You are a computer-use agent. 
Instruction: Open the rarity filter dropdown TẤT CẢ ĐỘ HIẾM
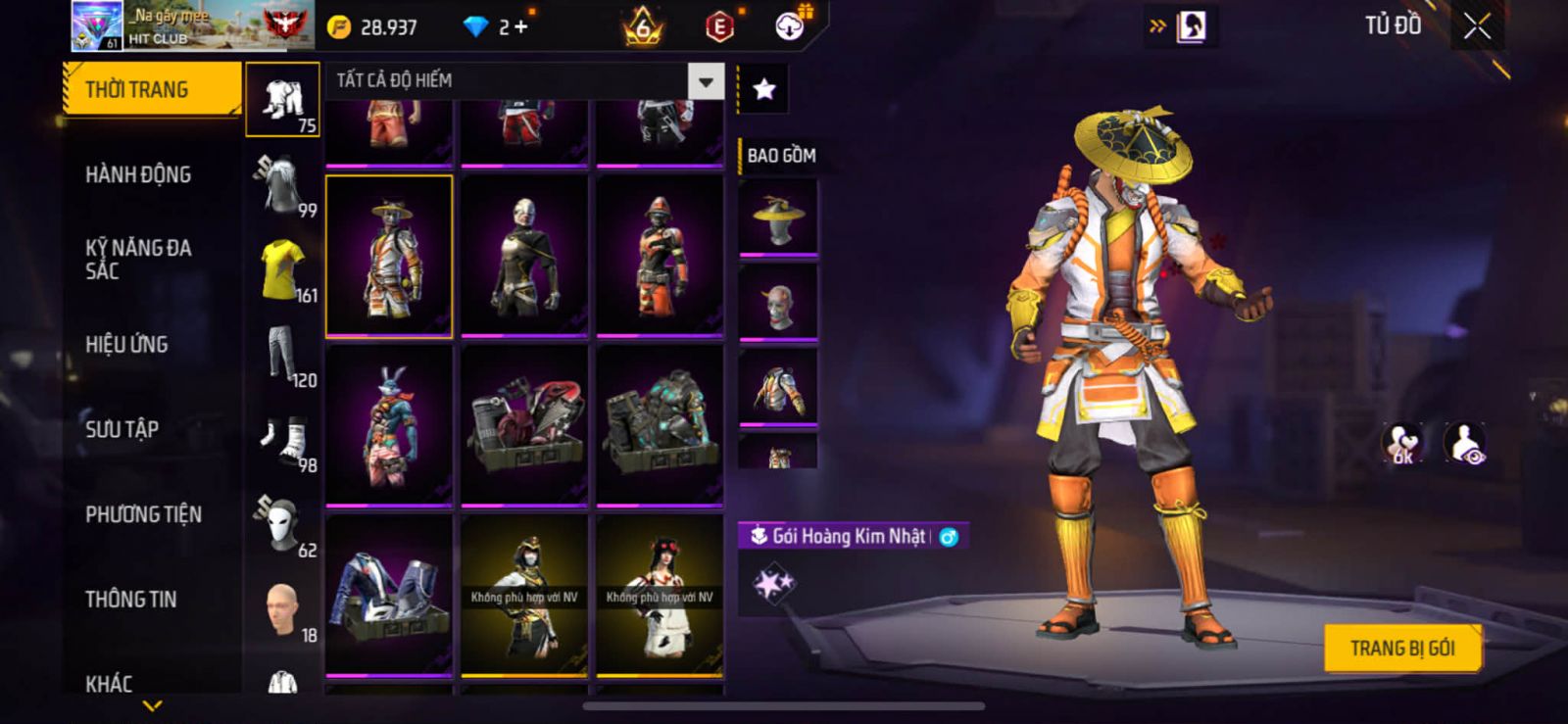point(706,82)
